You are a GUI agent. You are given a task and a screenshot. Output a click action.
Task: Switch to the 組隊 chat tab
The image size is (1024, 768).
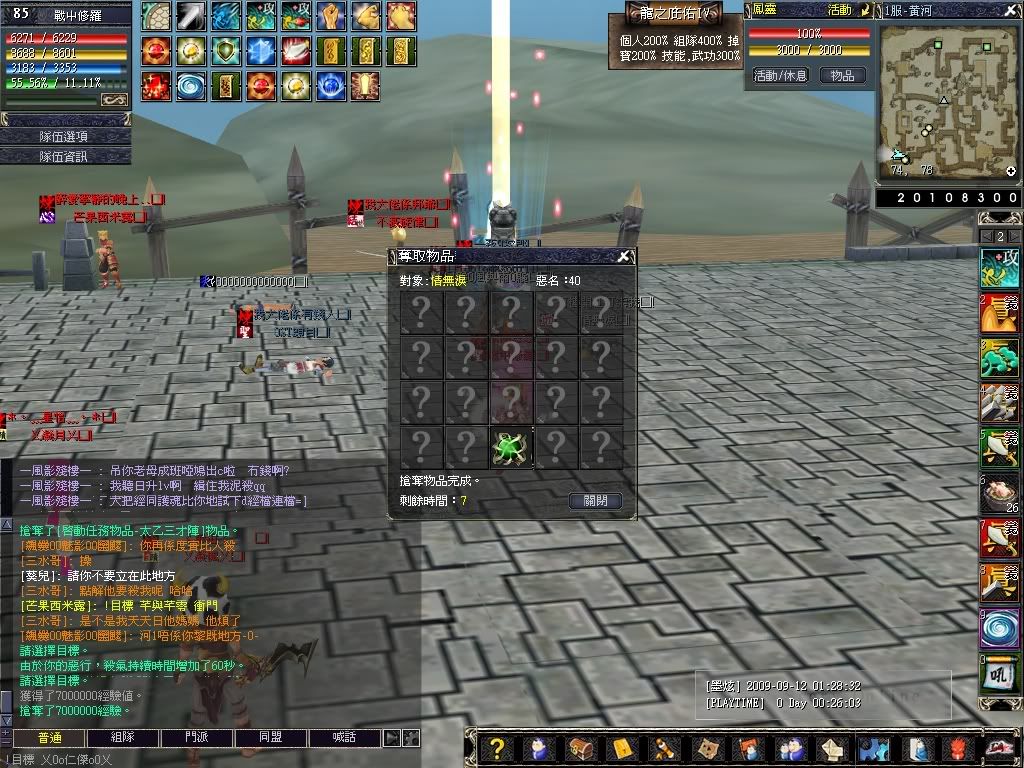click(x=123, y=738)
